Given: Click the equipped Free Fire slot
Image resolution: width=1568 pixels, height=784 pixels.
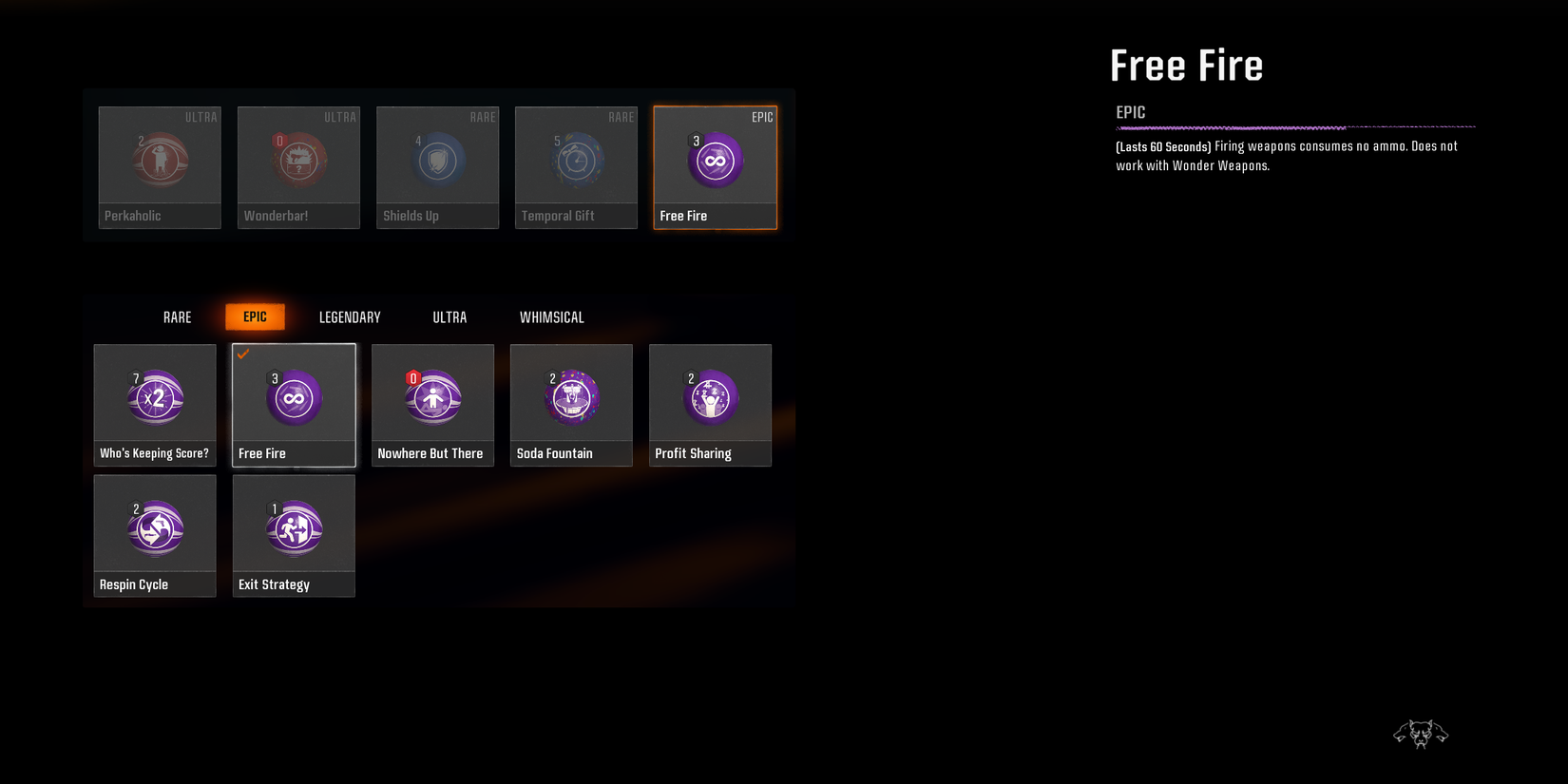Looking at the screenshot, I should click(714, 167).
